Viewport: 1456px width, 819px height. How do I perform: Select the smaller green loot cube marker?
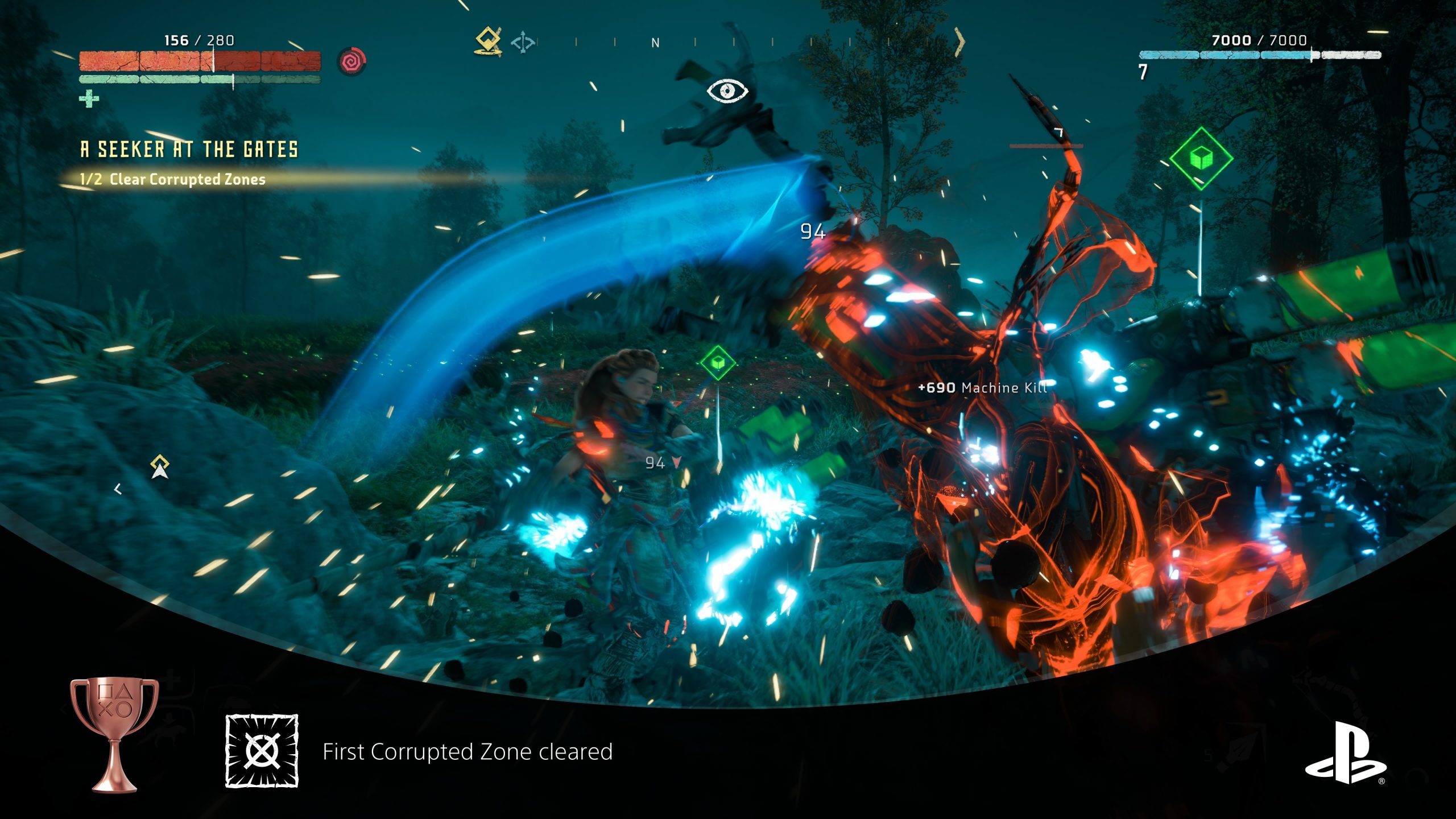[718, 362]
